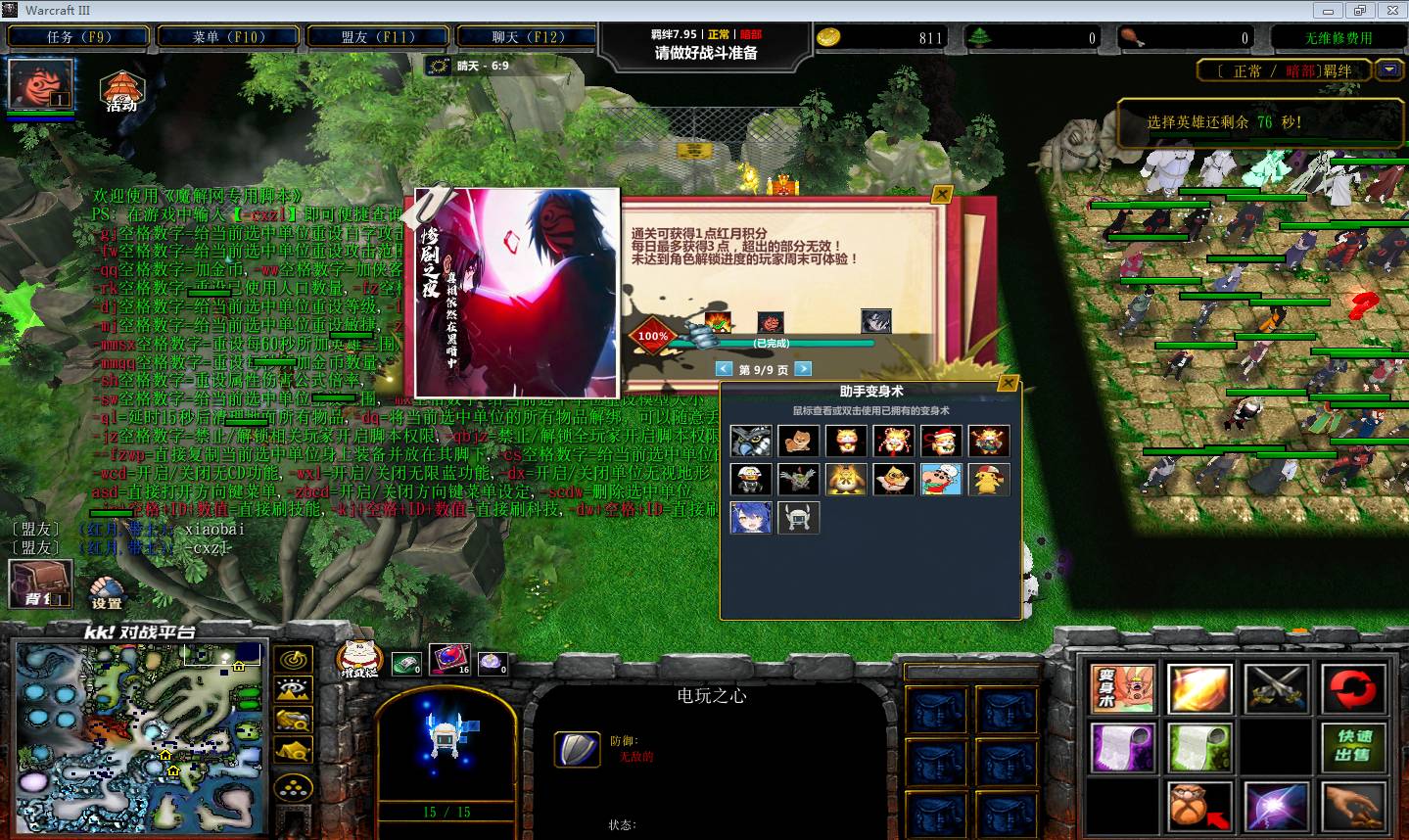Close the red moon event panel

pyautogui.click(x=941, y=195)
